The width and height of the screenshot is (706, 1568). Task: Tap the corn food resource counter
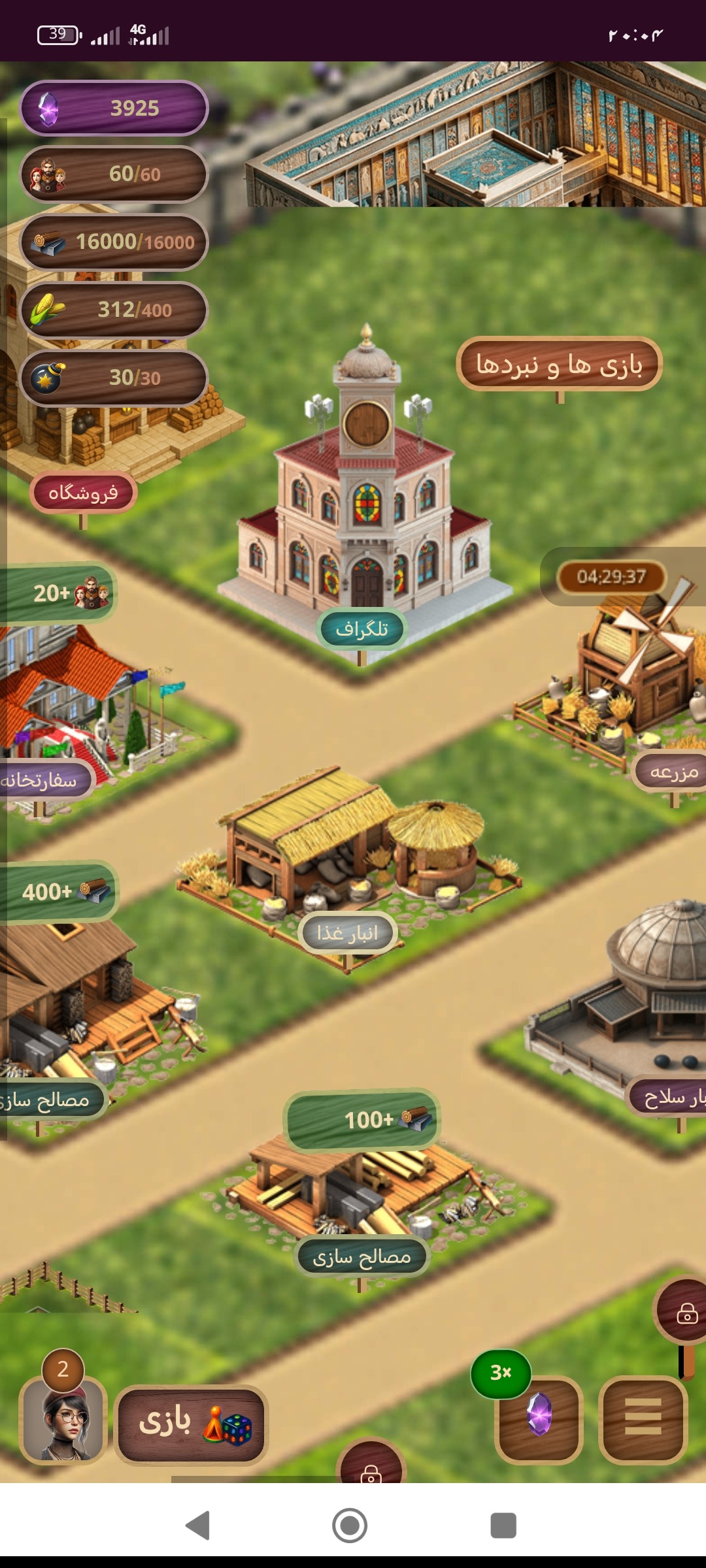(x=114, y=310)
